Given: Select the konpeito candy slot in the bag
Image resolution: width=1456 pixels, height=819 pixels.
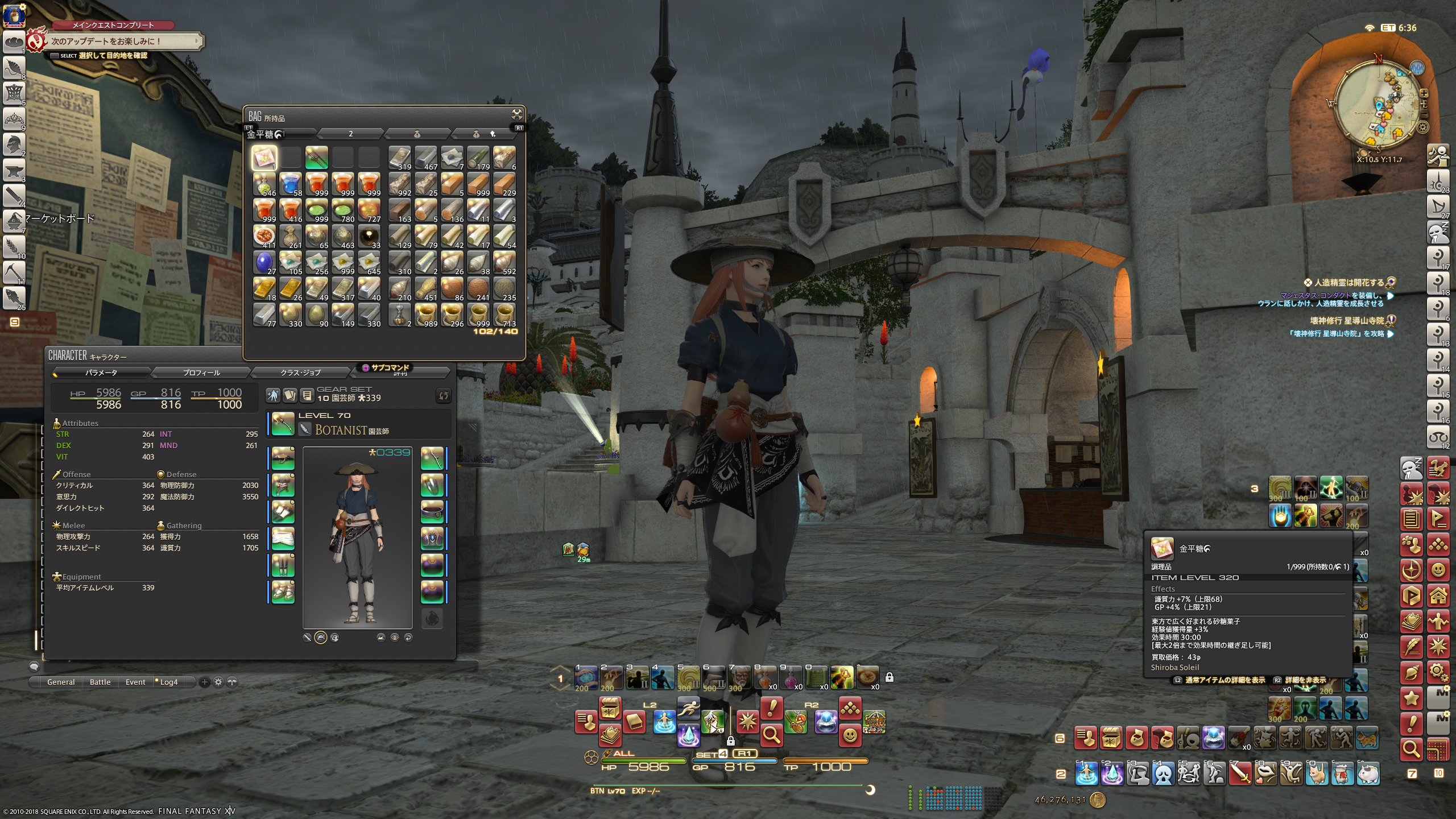Looking at the screenshot, I should tap(264, 158).
